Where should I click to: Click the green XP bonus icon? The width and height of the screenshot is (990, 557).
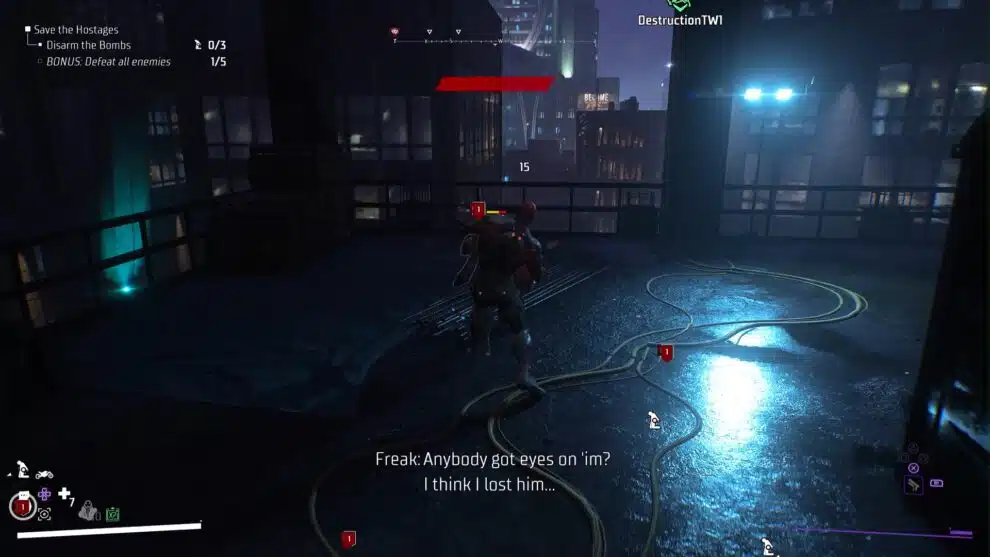point(113,514)
